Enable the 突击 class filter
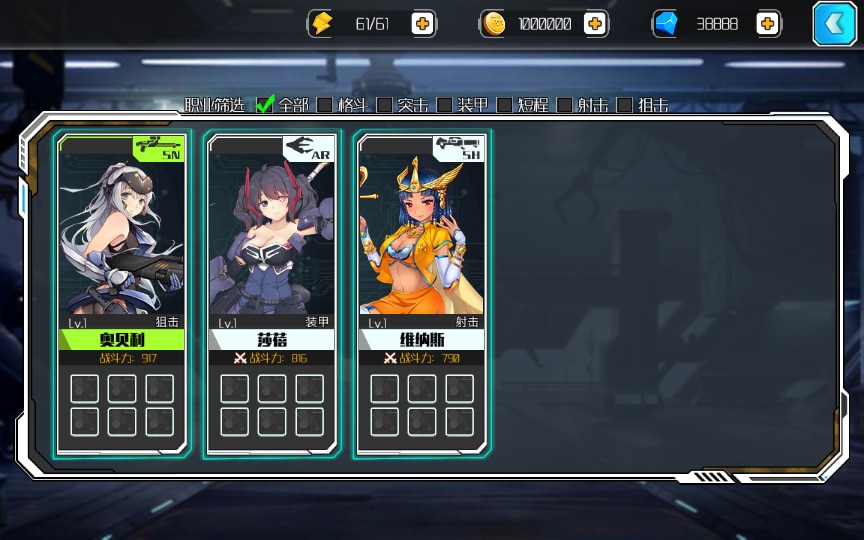This screenshot has width=864, height=540. (385, 104)
